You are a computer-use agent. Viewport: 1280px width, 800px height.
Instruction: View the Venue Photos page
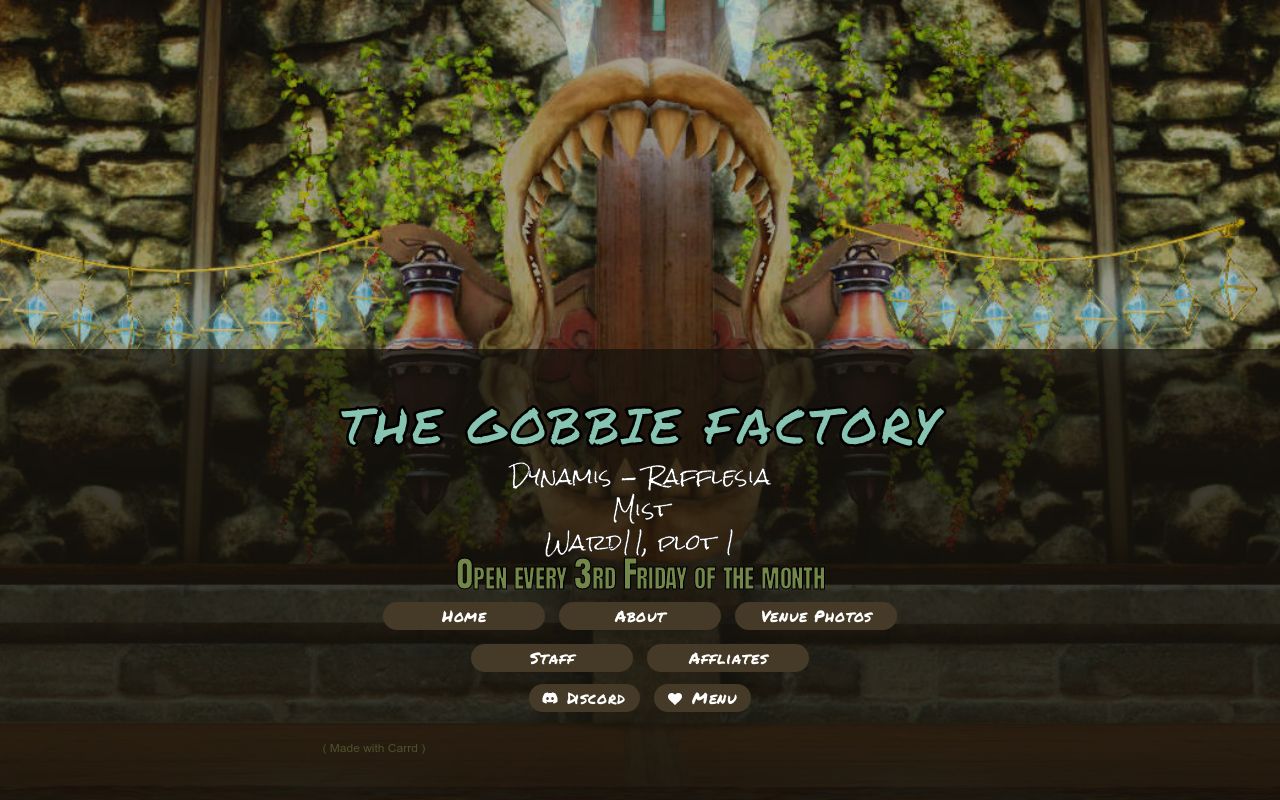816,616
